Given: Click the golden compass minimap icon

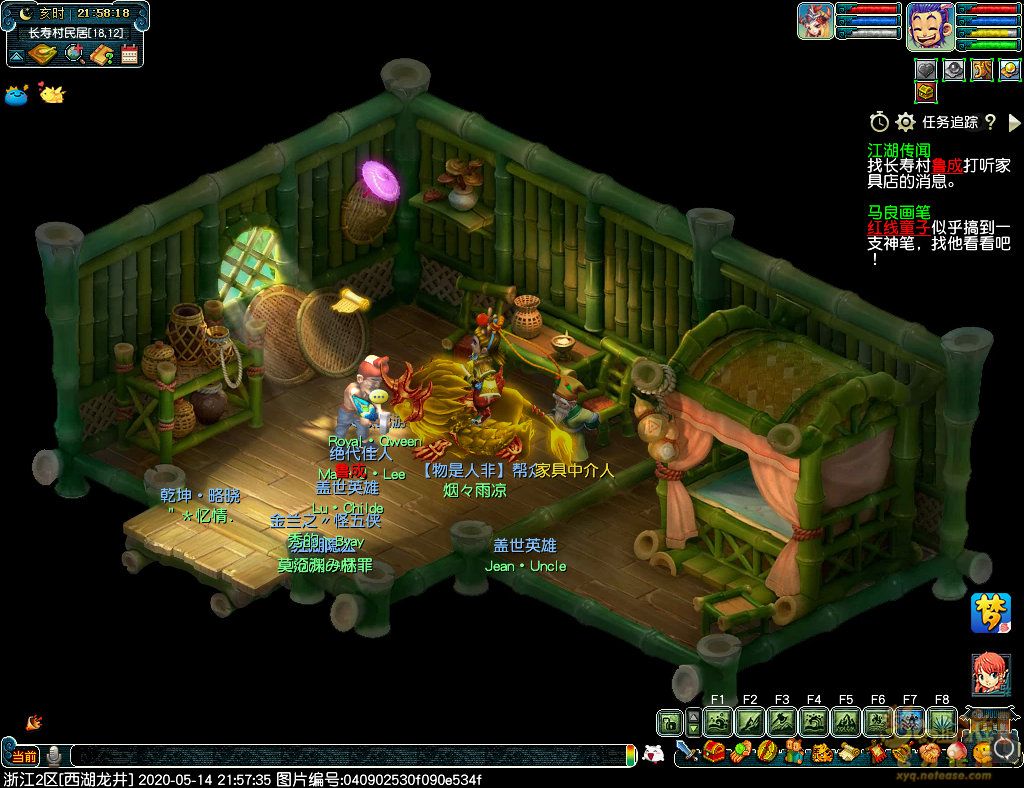Looking at the screenshot, I should (x=43, y=54).
